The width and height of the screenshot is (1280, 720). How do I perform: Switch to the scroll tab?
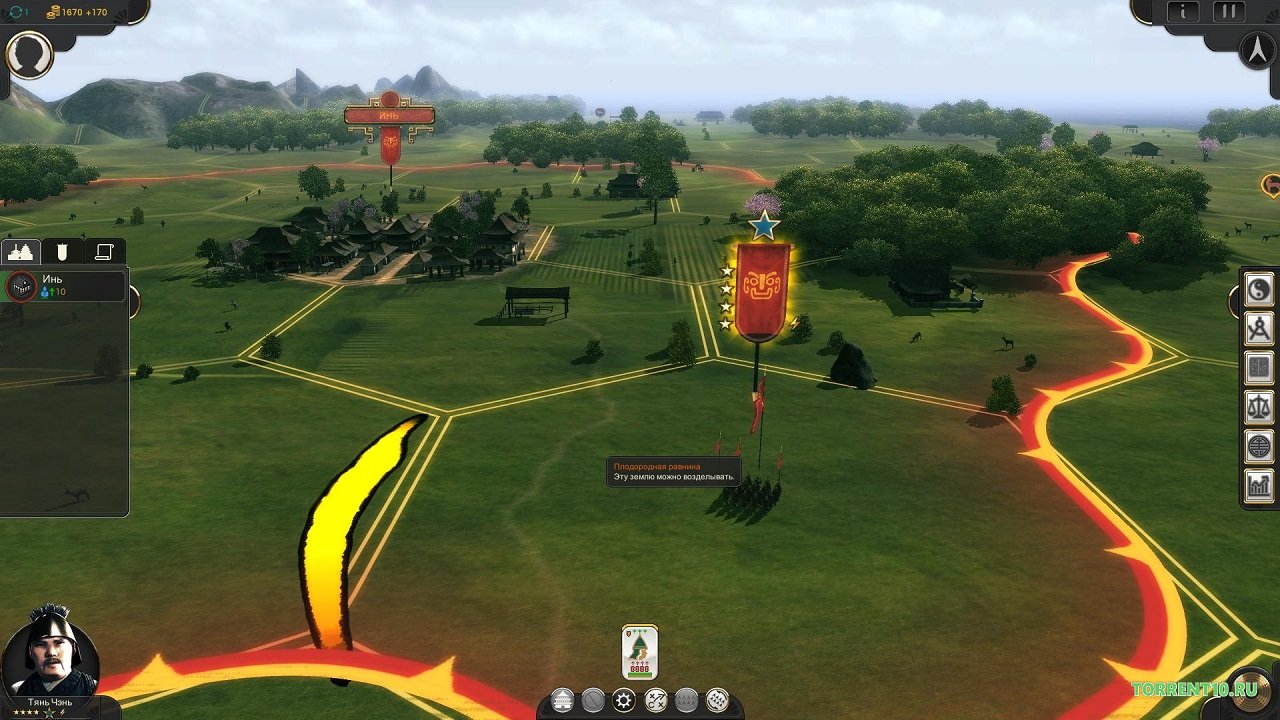[103, 252]
